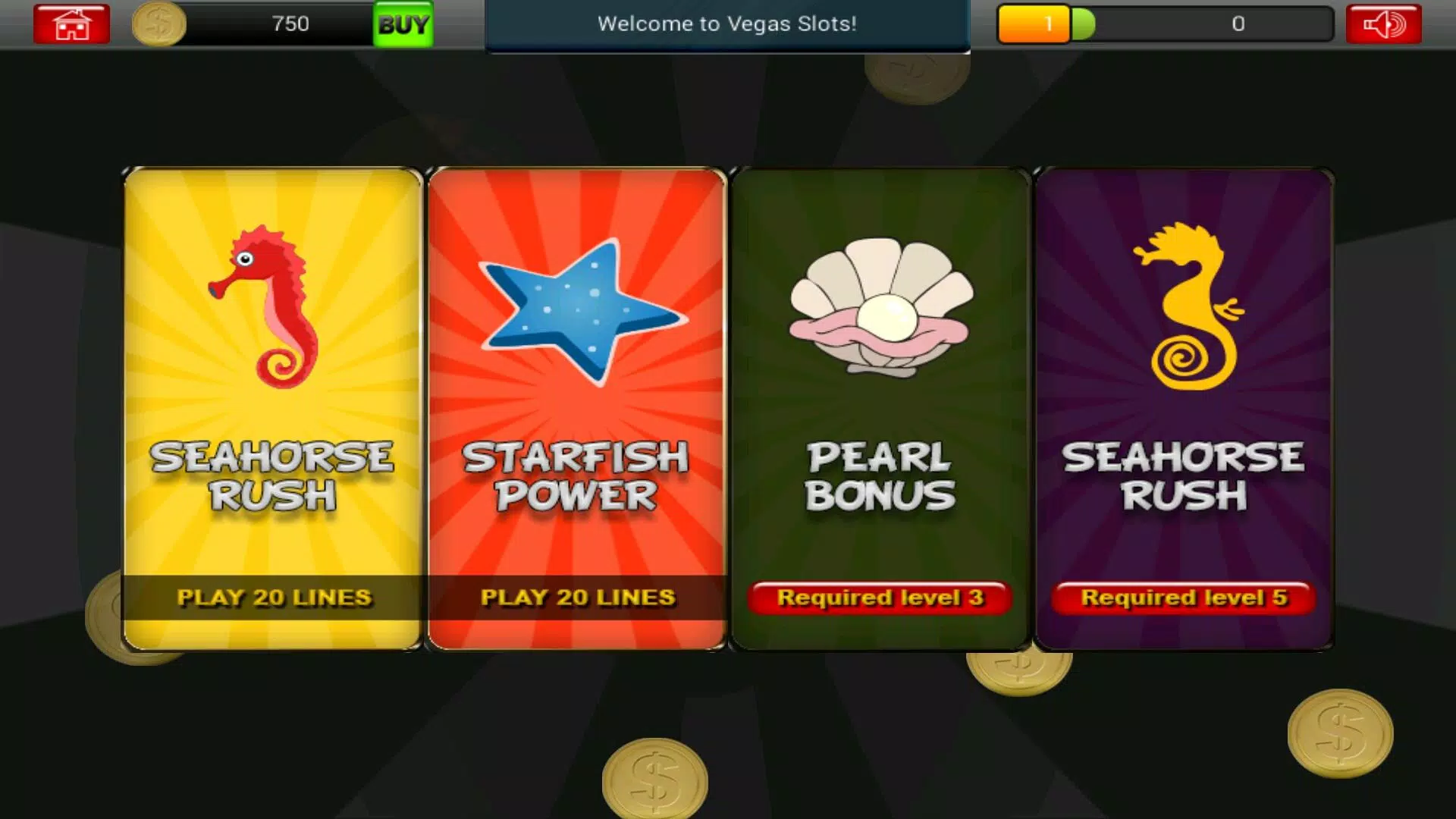This screenshot has height=819, width=1456.
Task: Click the Required level 3 label
Action: (880, 598)
